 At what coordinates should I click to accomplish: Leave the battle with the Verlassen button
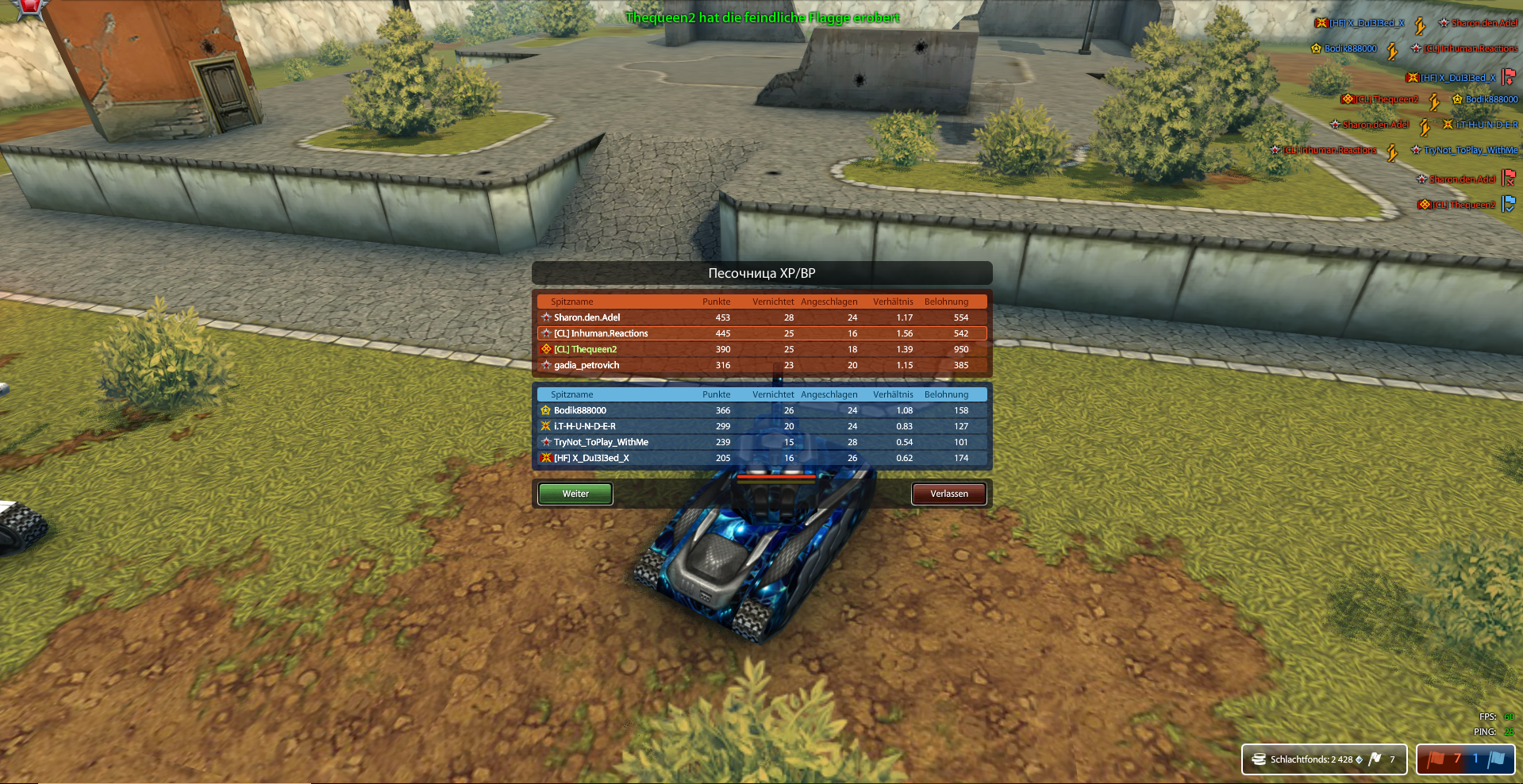tap(948, 494)
